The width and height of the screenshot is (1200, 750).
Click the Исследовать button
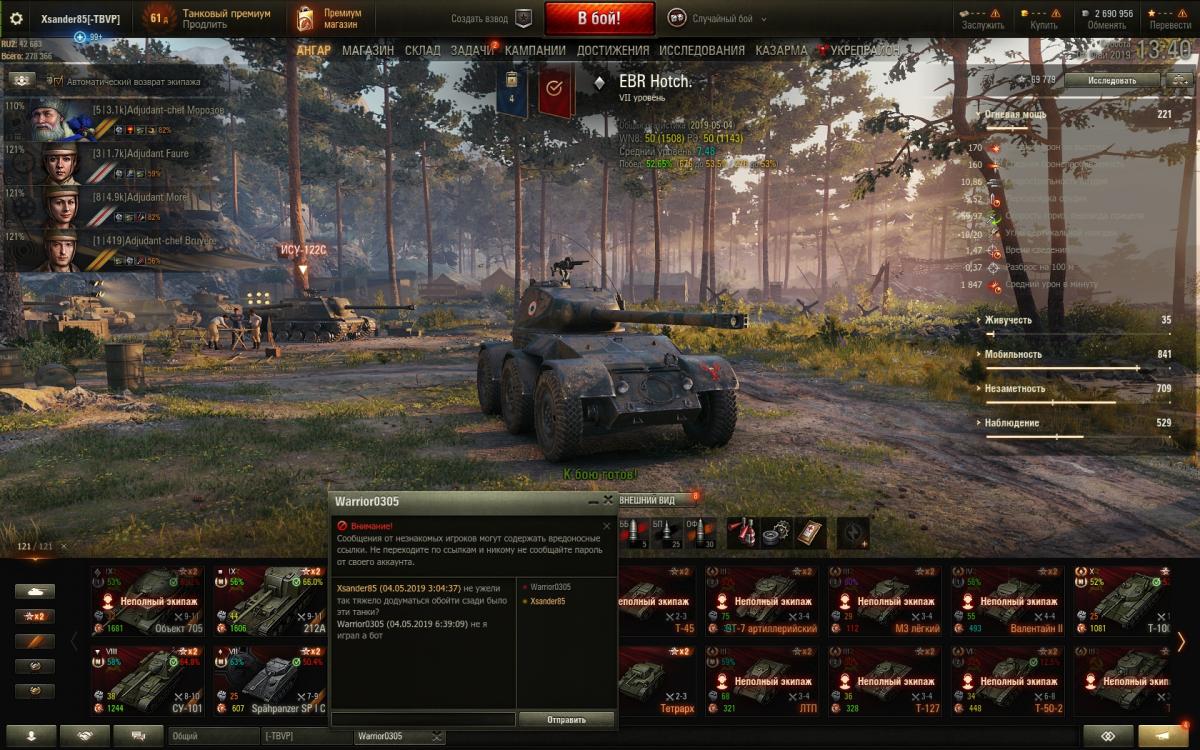click(1111, 79)
